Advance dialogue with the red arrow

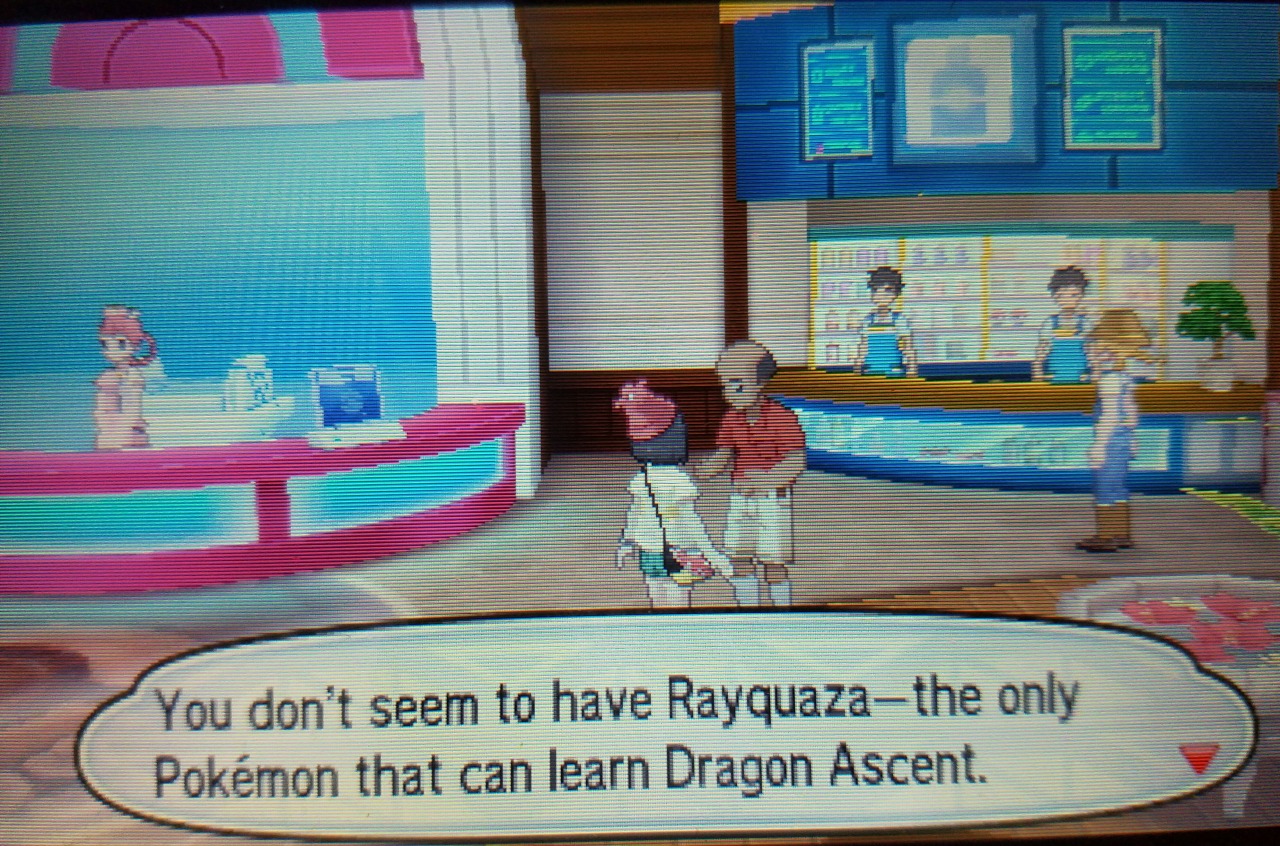click(1200, 757)
